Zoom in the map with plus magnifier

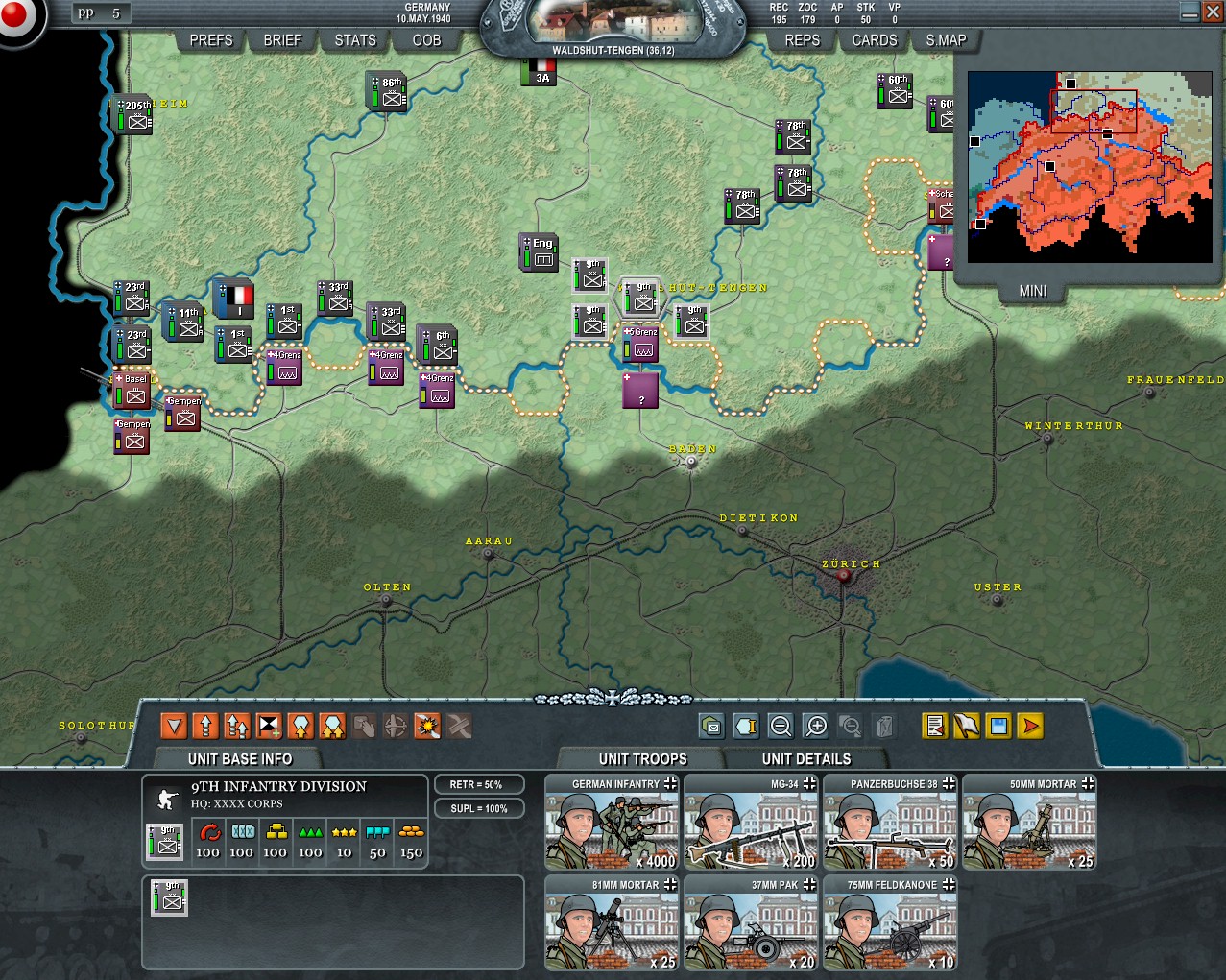tap(816, 727)
